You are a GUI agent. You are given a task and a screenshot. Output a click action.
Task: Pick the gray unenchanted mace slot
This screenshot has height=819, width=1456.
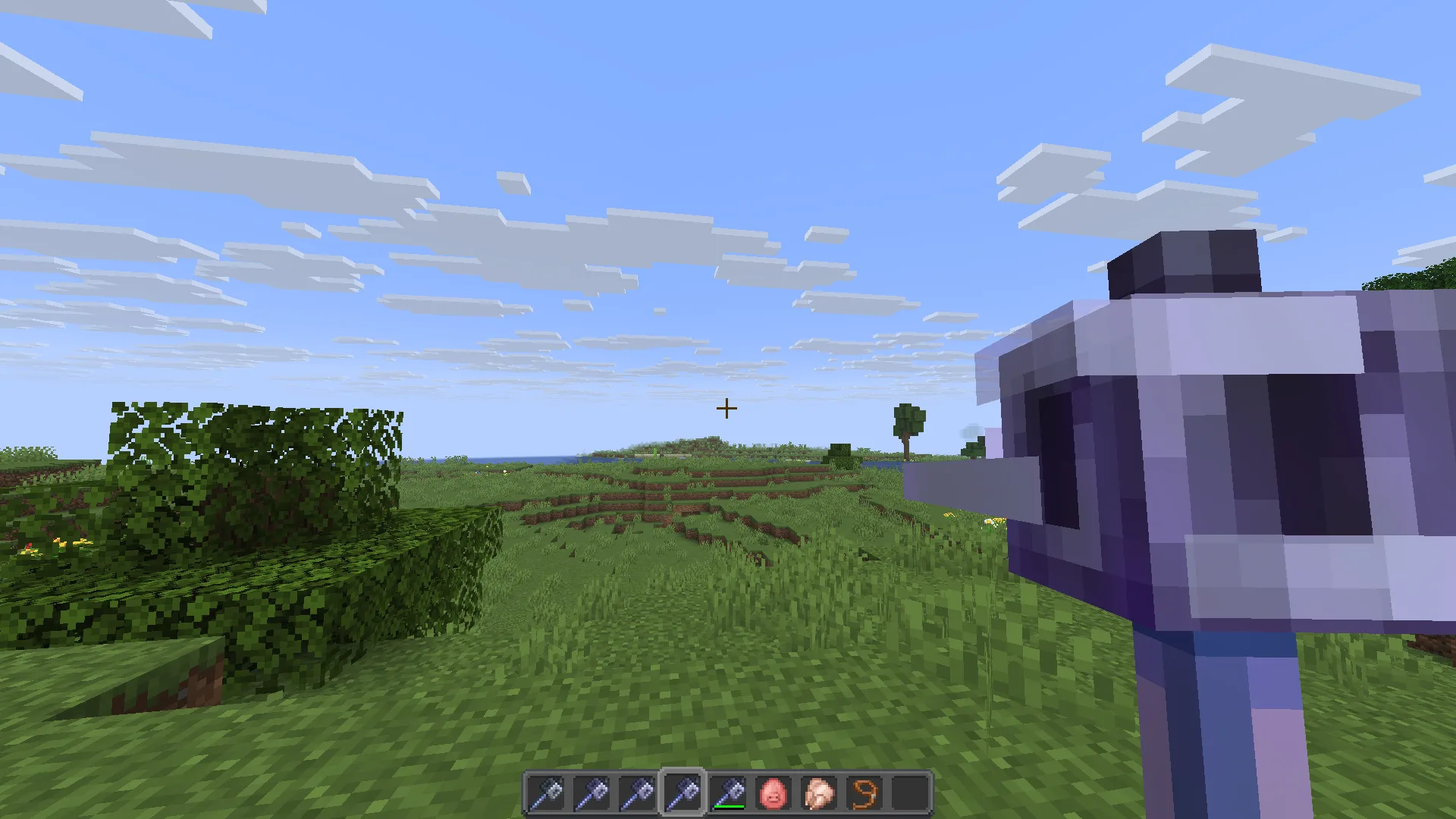click(x=545, y=793)
